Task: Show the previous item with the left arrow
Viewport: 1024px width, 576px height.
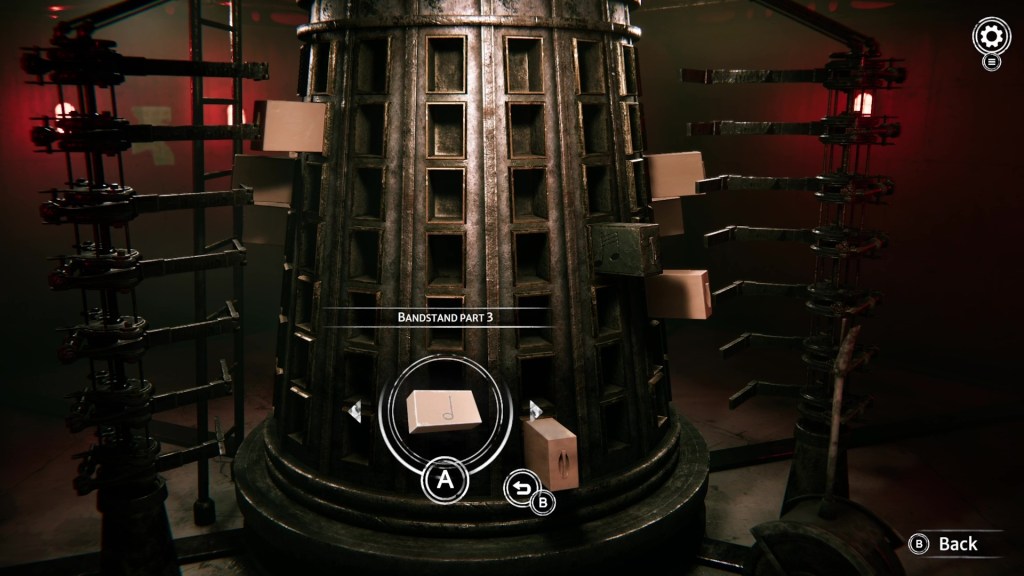Action: tap(355, 412)
